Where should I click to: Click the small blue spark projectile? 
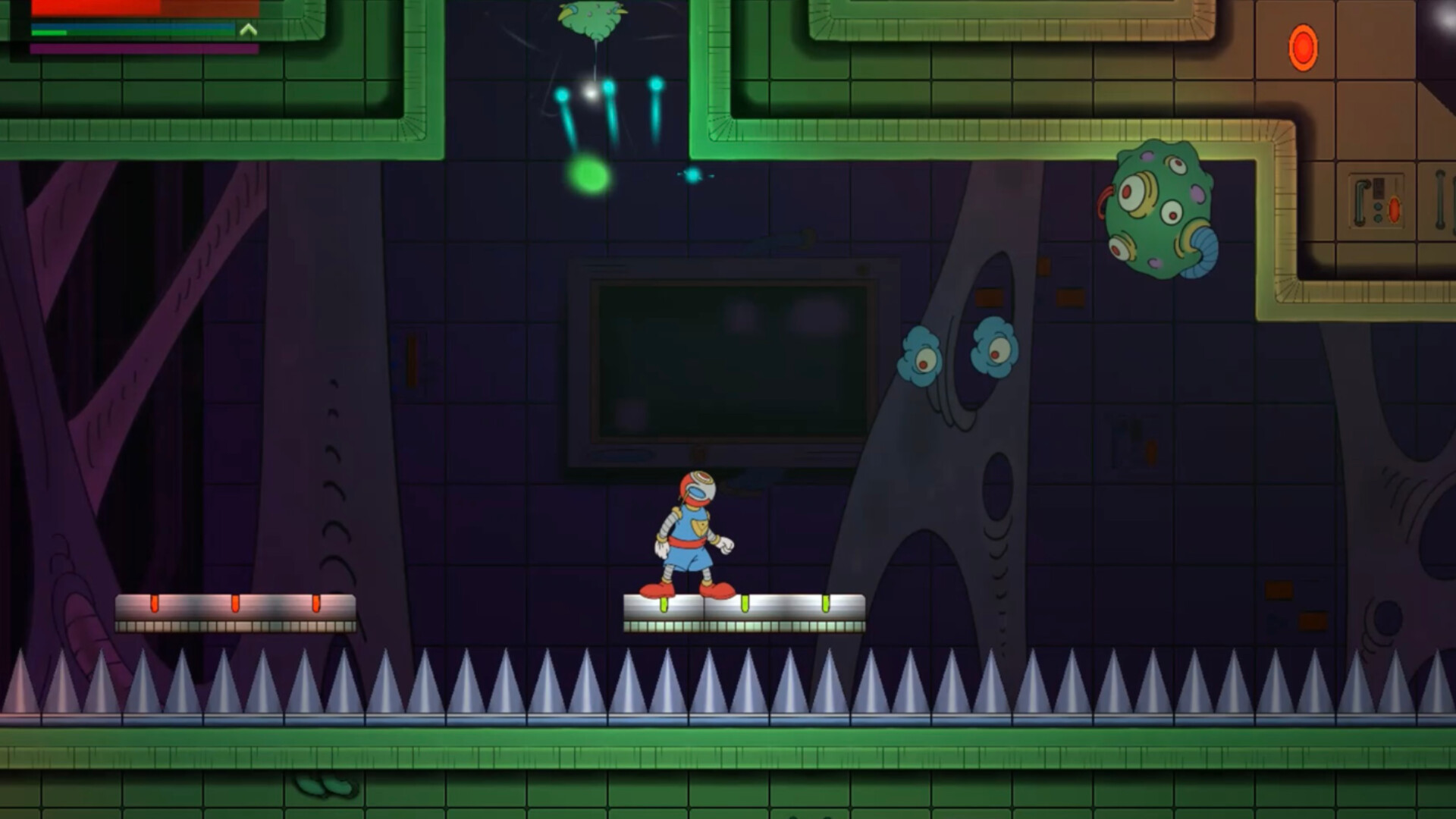pyautogui.click(x=691, y=174)
